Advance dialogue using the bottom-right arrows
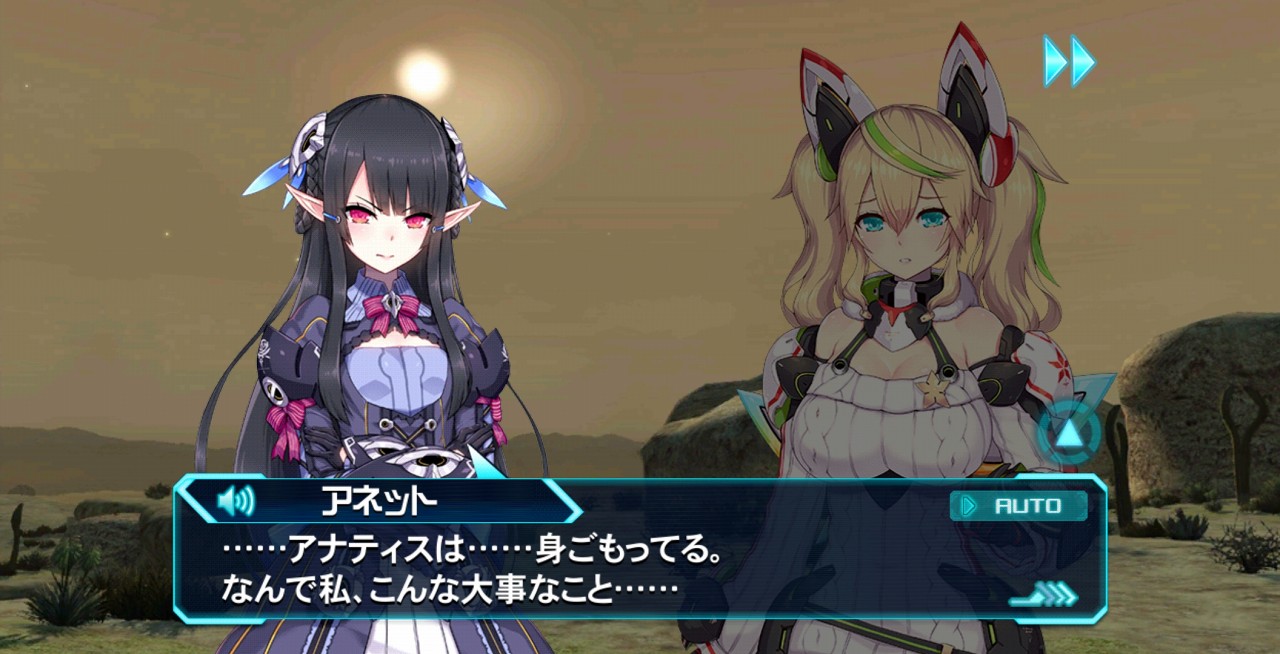Image resolution: width=1280 pixels, height=654 pixels. [x=1045, y=596]
